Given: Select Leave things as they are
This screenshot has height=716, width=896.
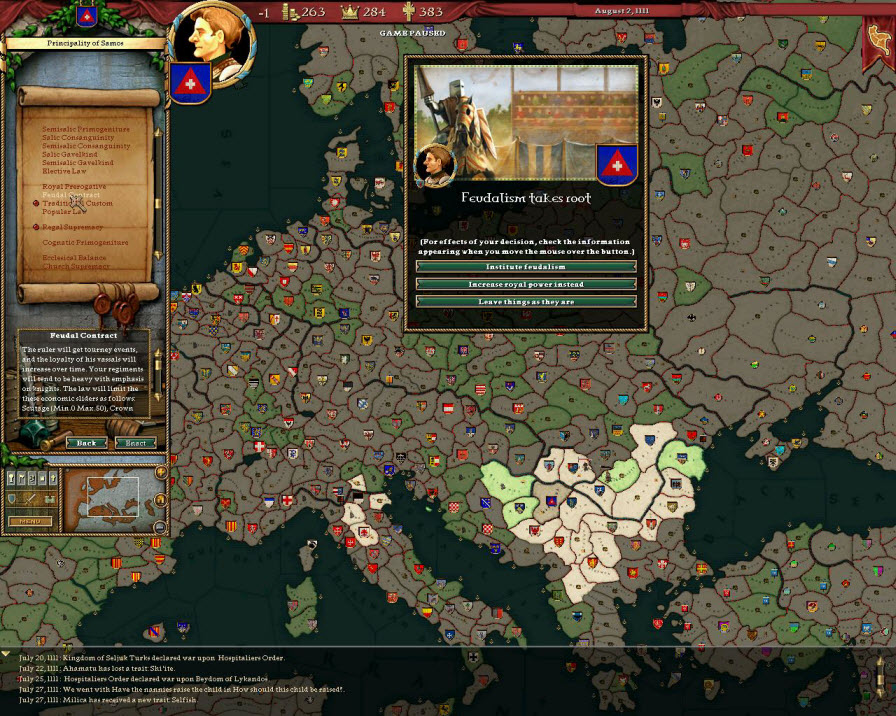Looking at the screenshot, I should [526, 301].
